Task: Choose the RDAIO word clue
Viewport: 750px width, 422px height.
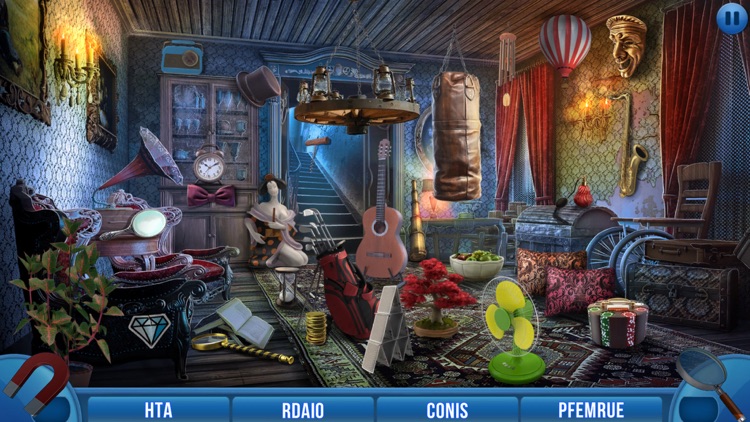Action: [x=303, y=410]
